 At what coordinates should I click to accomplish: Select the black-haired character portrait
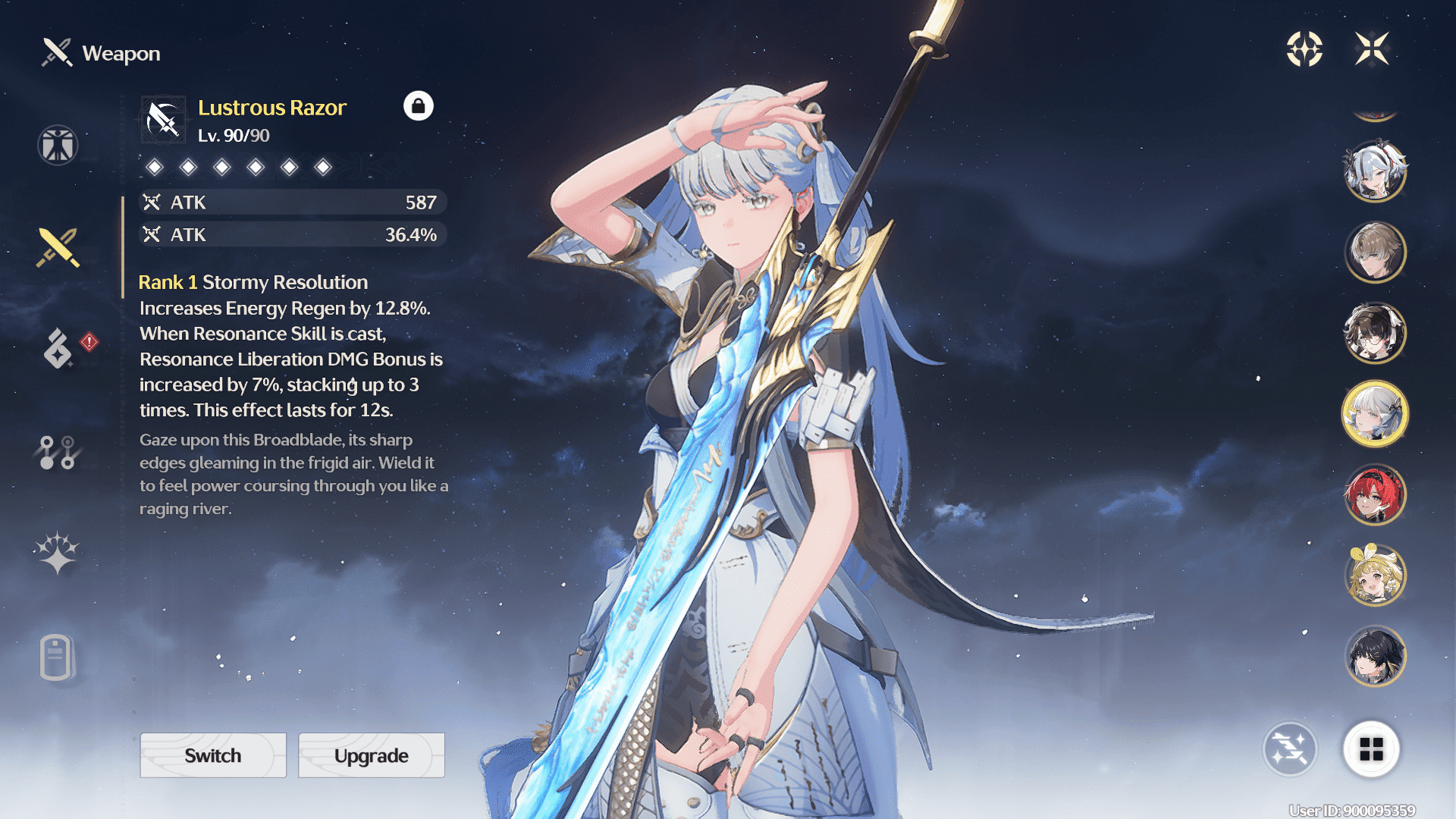click(x=1375, y=657)
